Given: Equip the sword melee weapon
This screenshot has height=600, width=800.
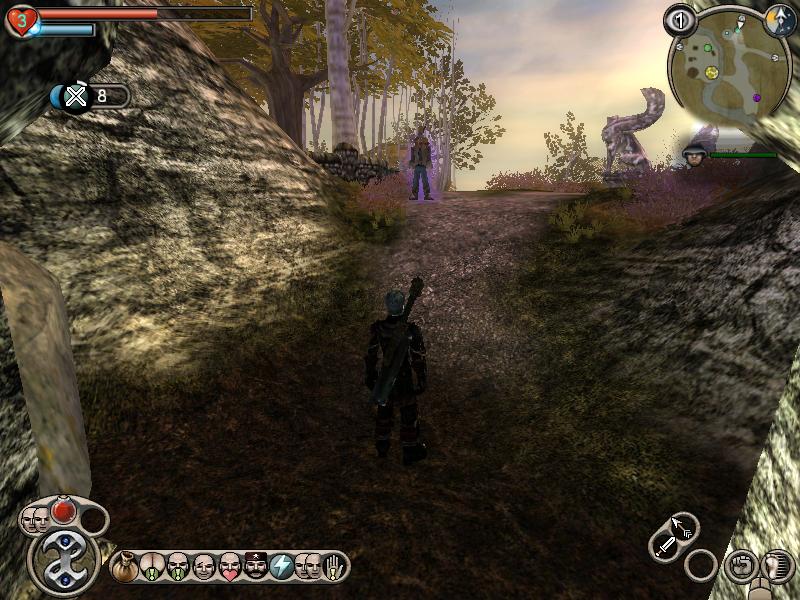Looking at the screenshot, I should (x=665, y=546).
